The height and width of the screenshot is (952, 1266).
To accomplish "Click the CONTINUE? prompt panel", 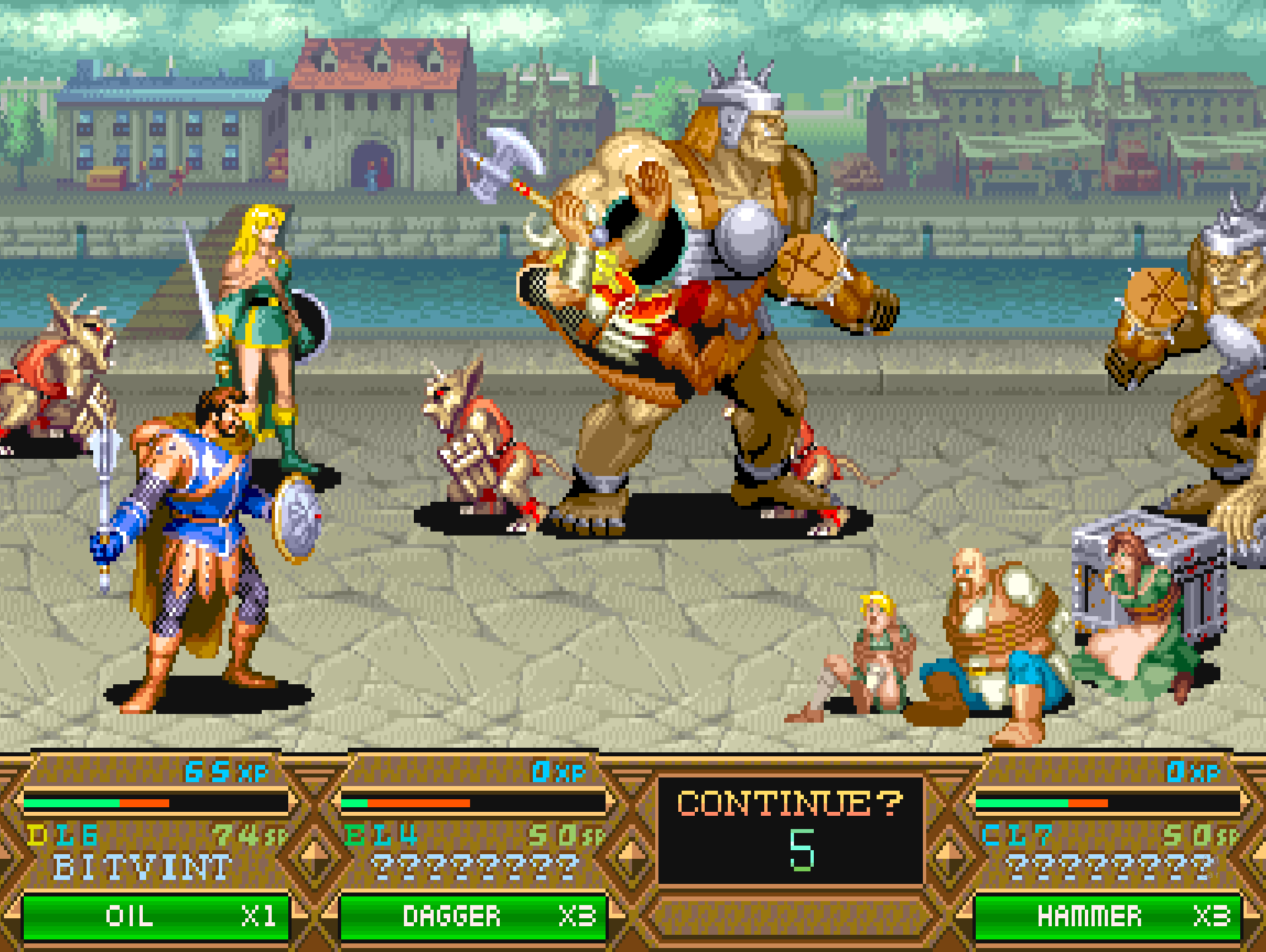I will pyautogui.click(x=790, y=830).
